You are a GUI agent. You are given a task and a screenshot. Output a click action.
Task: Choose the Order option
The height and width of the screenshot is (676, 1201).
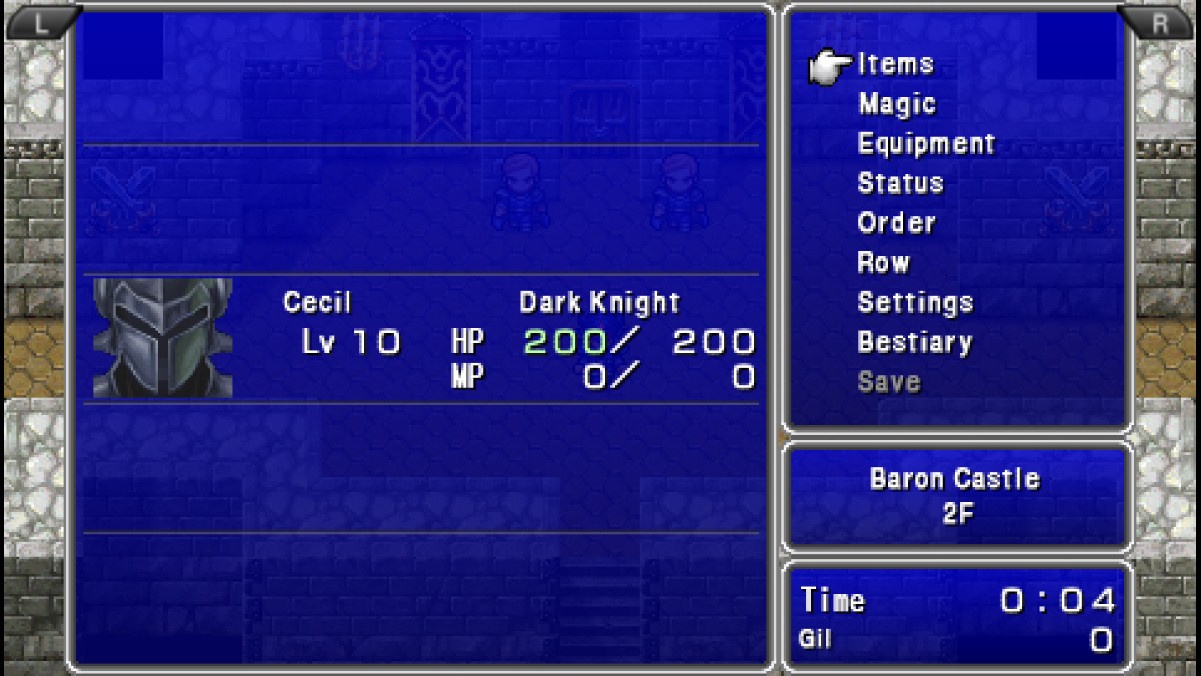(x=896, y=223)
